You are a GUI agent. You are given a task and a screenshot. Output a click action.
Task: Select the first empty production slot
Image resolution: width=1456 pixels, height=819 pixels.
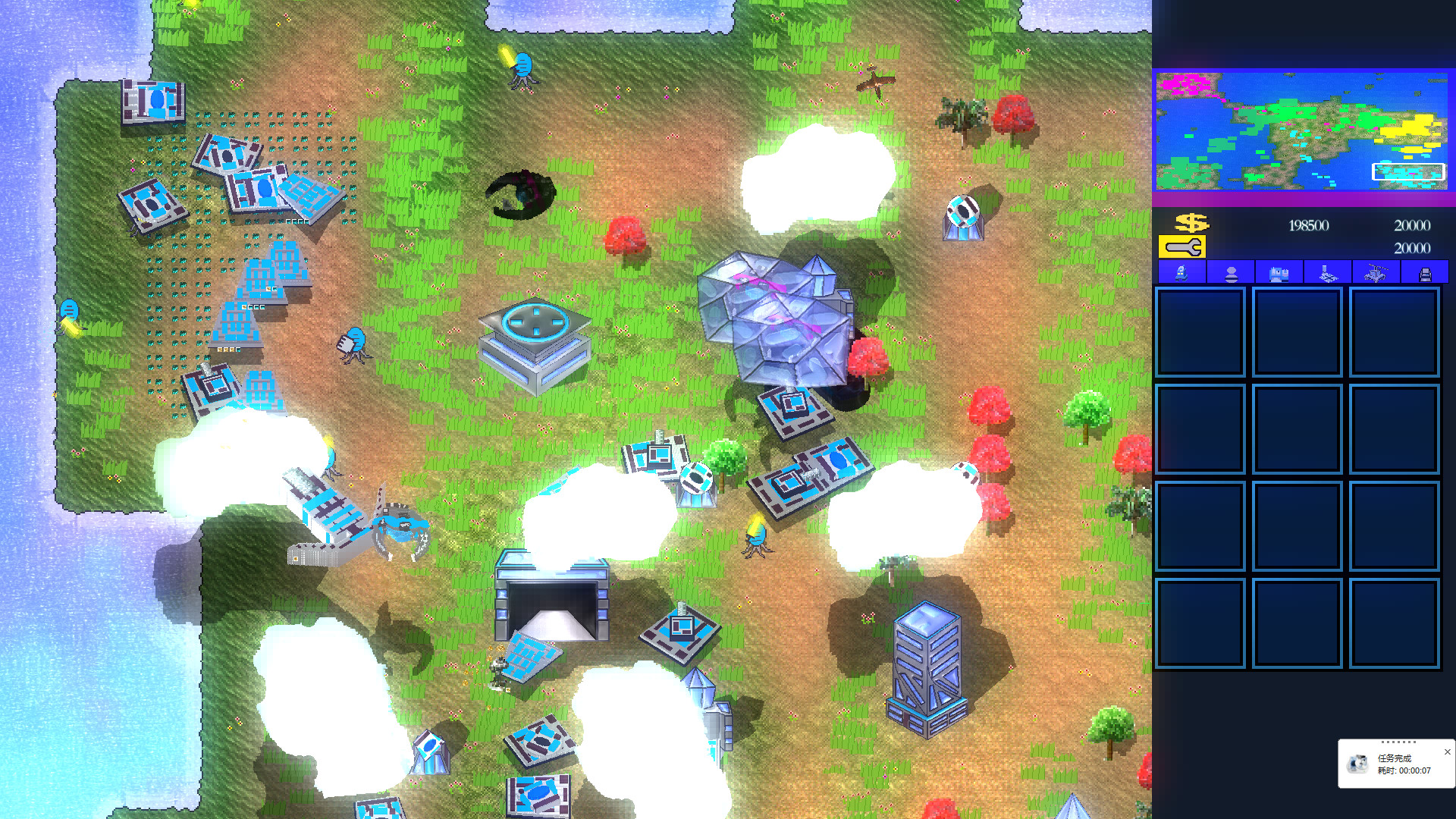pos(1200,332)
